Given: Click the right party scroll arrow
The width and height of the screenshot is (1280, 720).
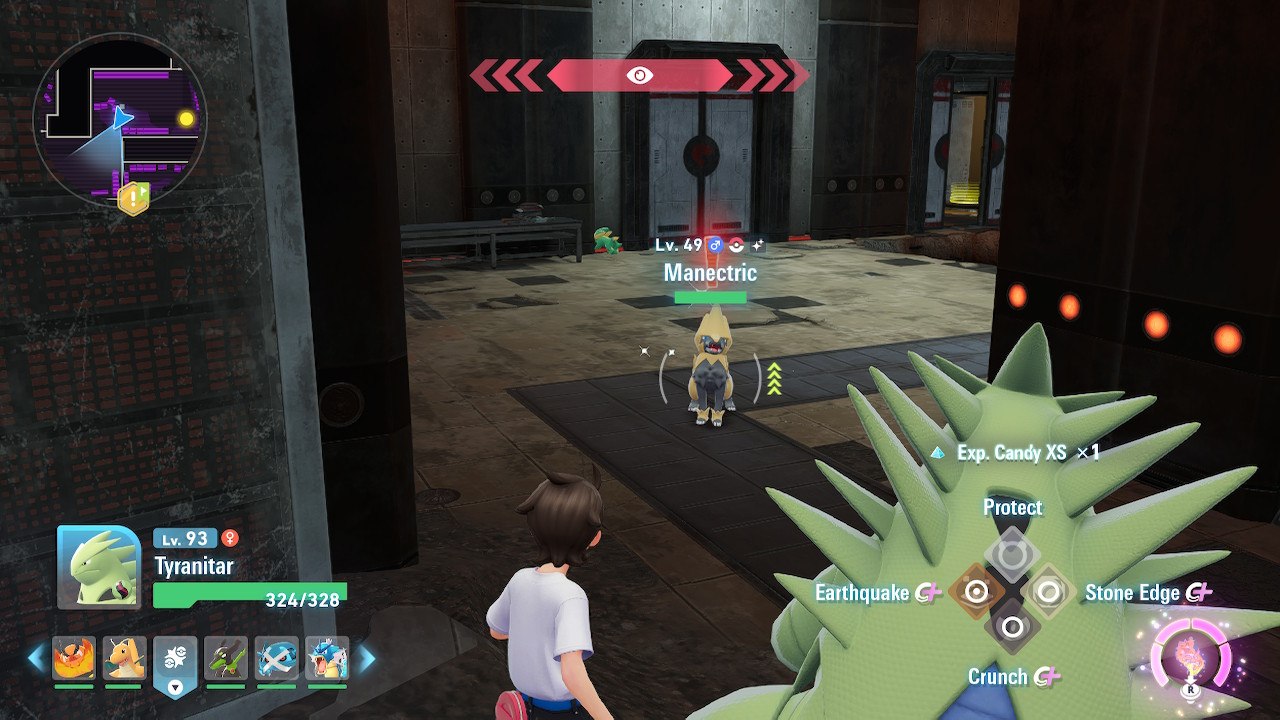Looking at the screenshot, I should point(366,658).
